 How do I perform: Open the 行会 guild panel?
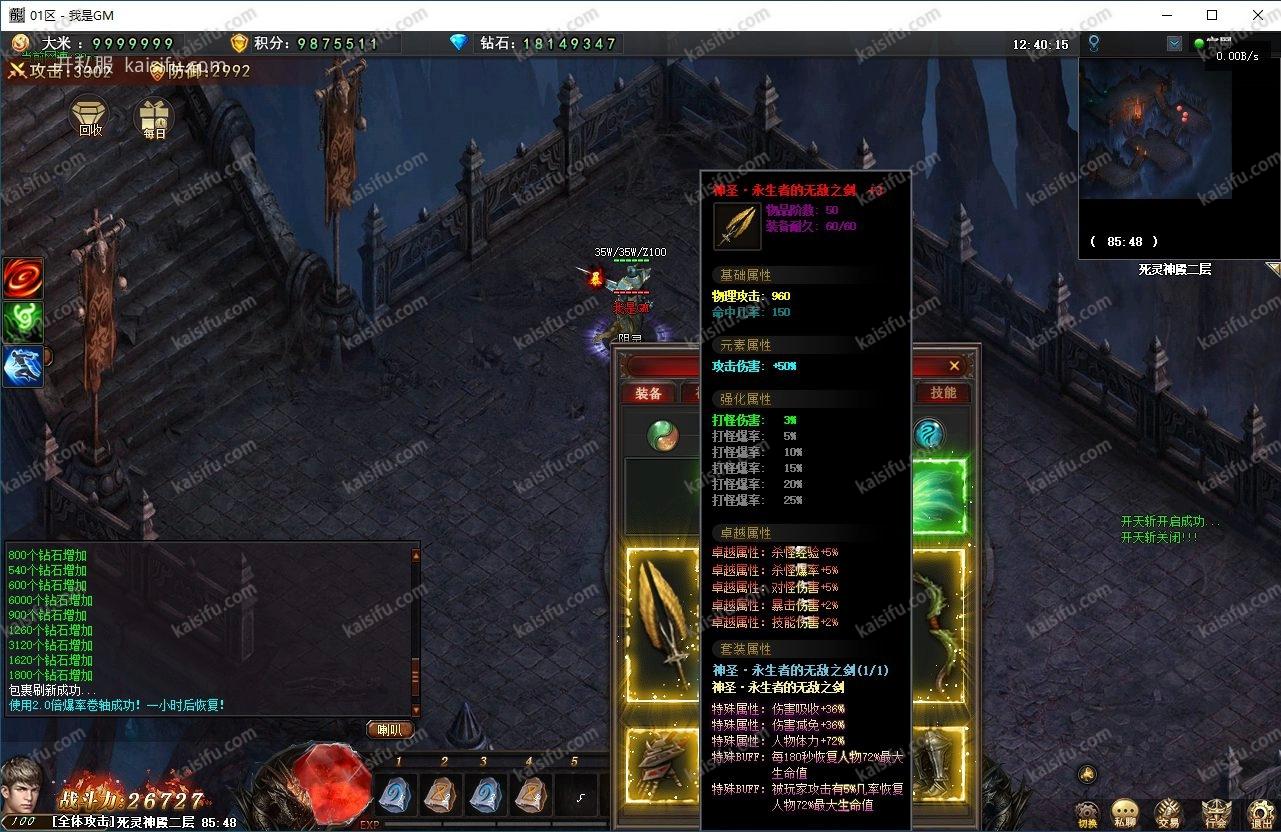(x=1215, y=814)
